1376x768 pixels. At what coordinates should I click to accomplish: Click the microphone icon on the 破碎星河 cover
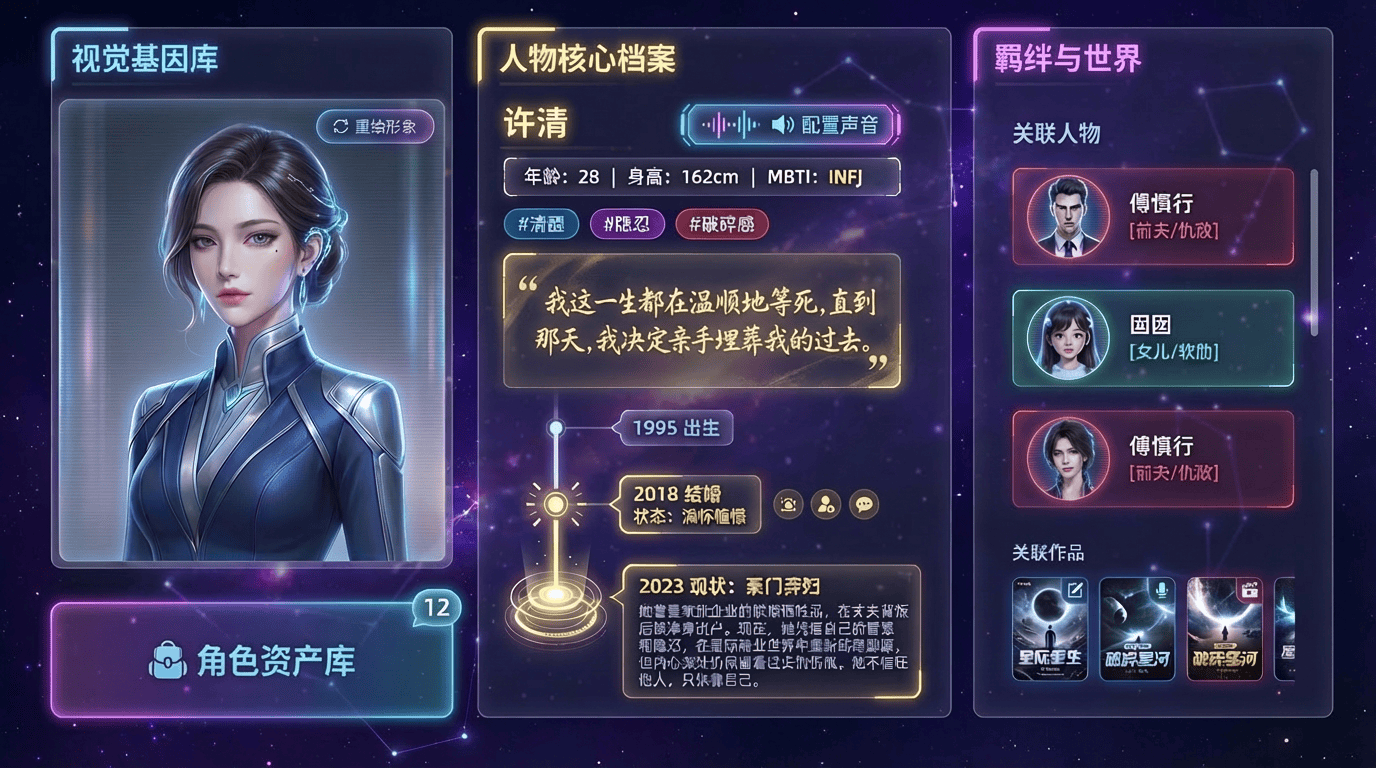click(1162, 589)
